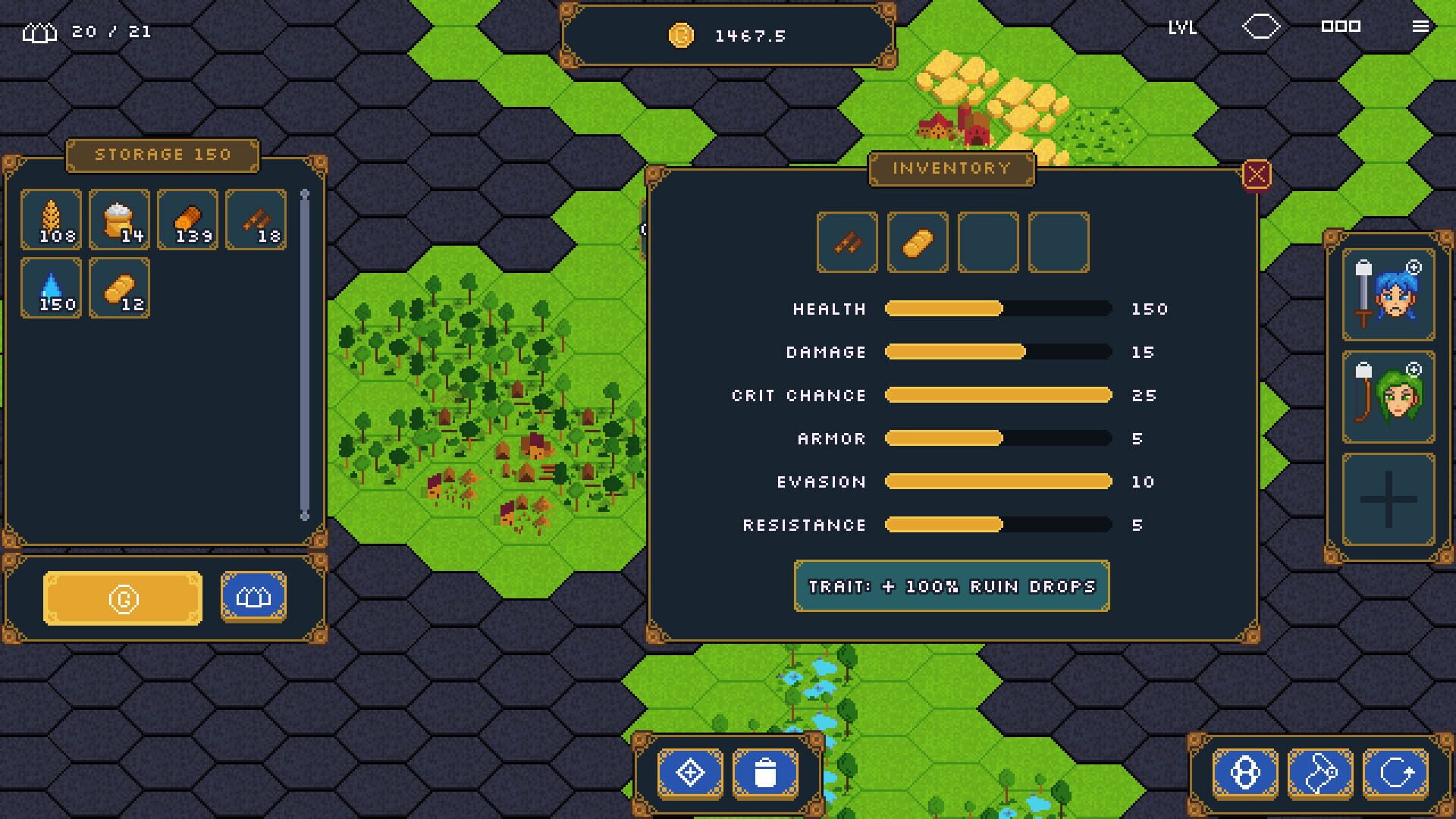Select the move/center tool at bottom center
1456x819 pixels.
pos(689,771)
